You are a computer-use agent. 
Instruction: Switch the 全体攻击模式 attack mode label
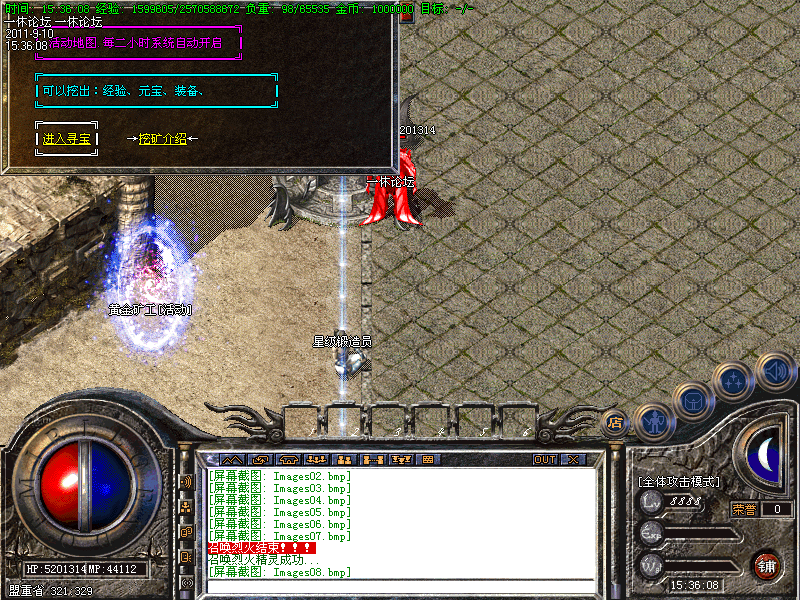(x=678, y=482)
